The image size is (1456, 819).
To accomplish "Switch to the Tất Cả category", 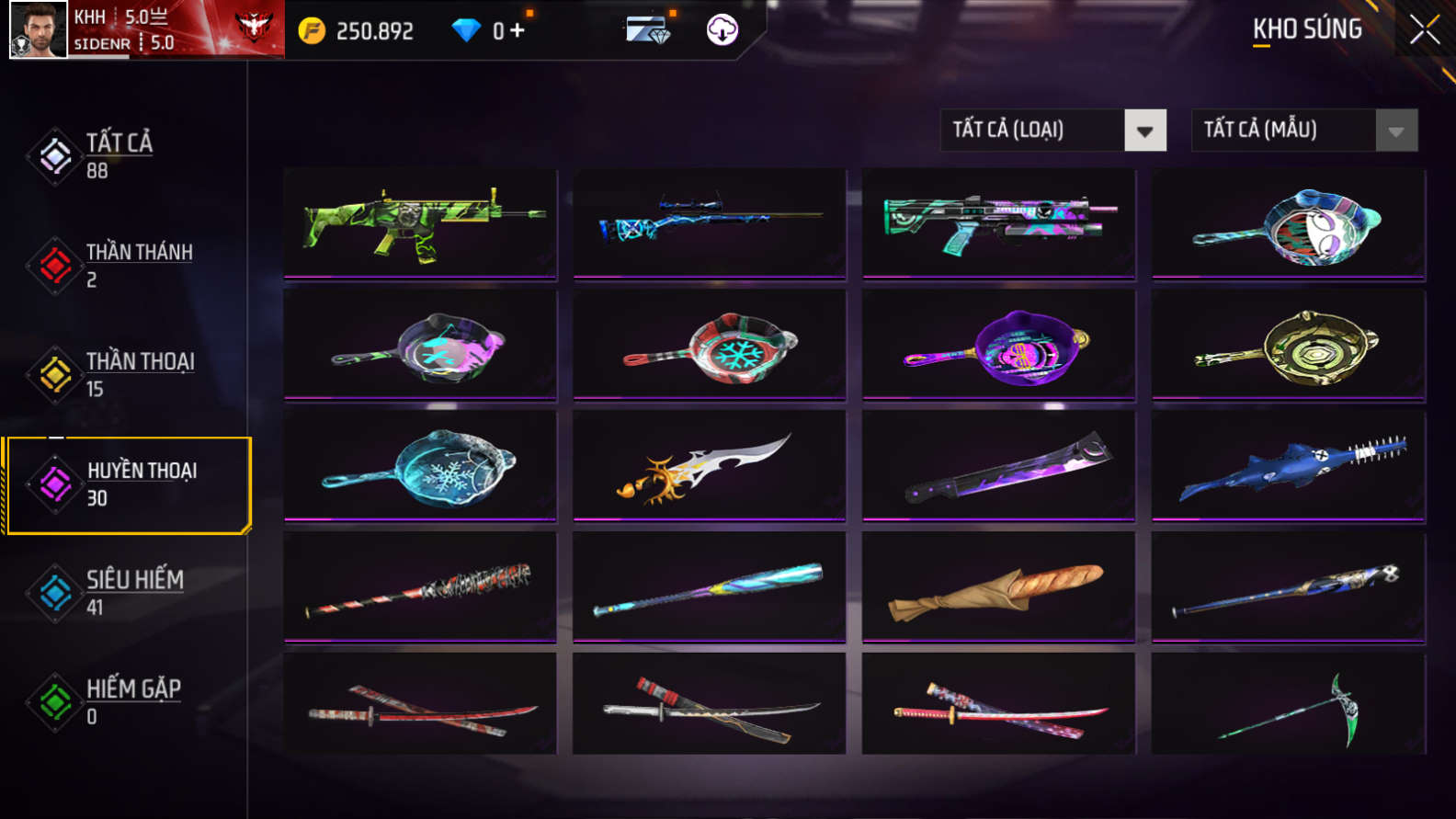I will tap(119, 155).
